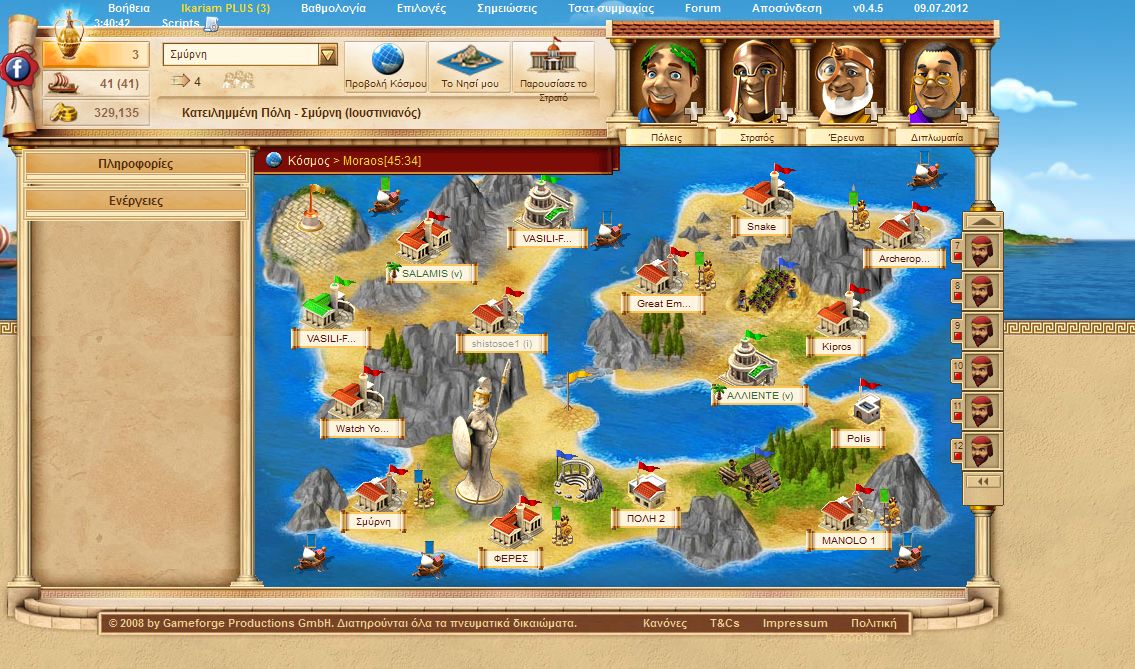
Task: Open the Κανόνες rules link
Action: 665,623
